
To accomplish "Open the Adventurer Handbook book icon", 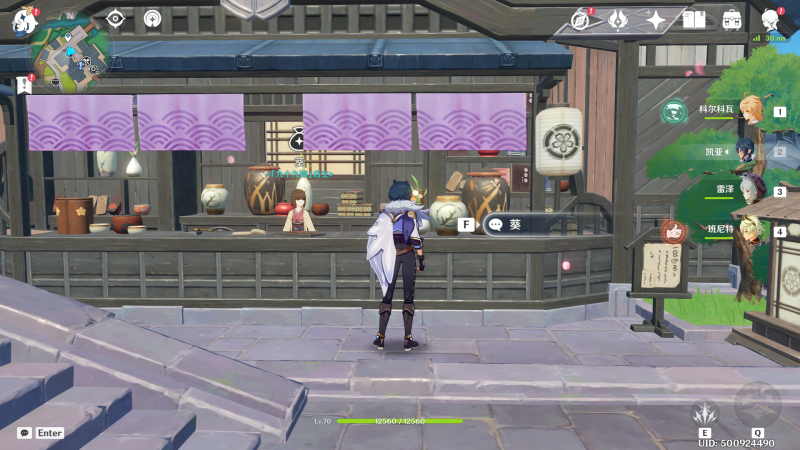I will click(694, 19).
